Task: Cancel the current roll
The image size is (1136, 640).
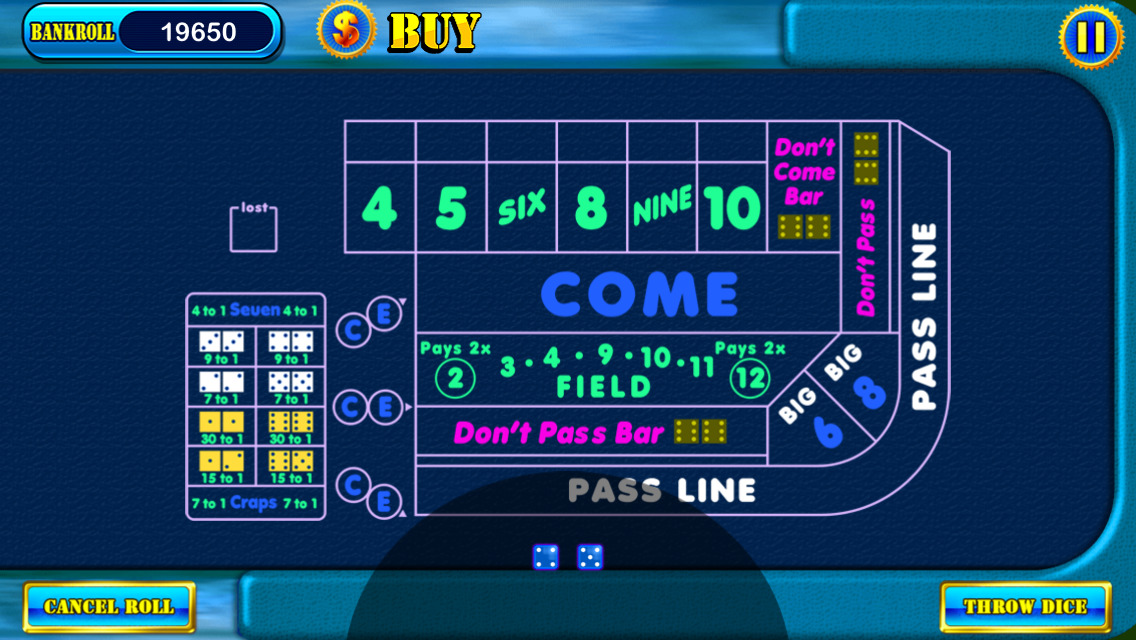Action: pyautogui.click(x=109, y=606)
